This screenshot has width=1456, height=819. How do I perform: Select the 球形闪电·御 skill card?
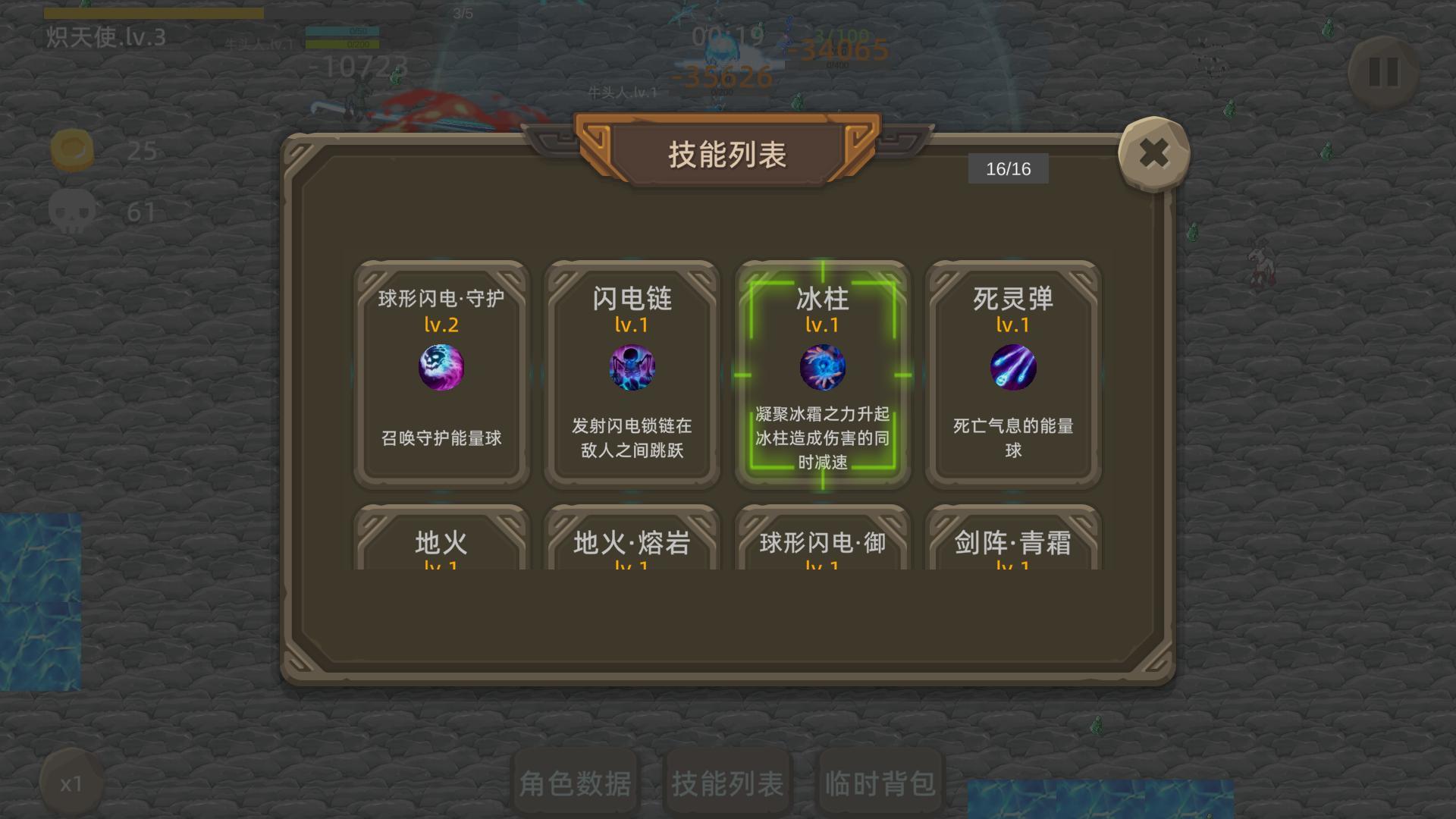point(822,543)
